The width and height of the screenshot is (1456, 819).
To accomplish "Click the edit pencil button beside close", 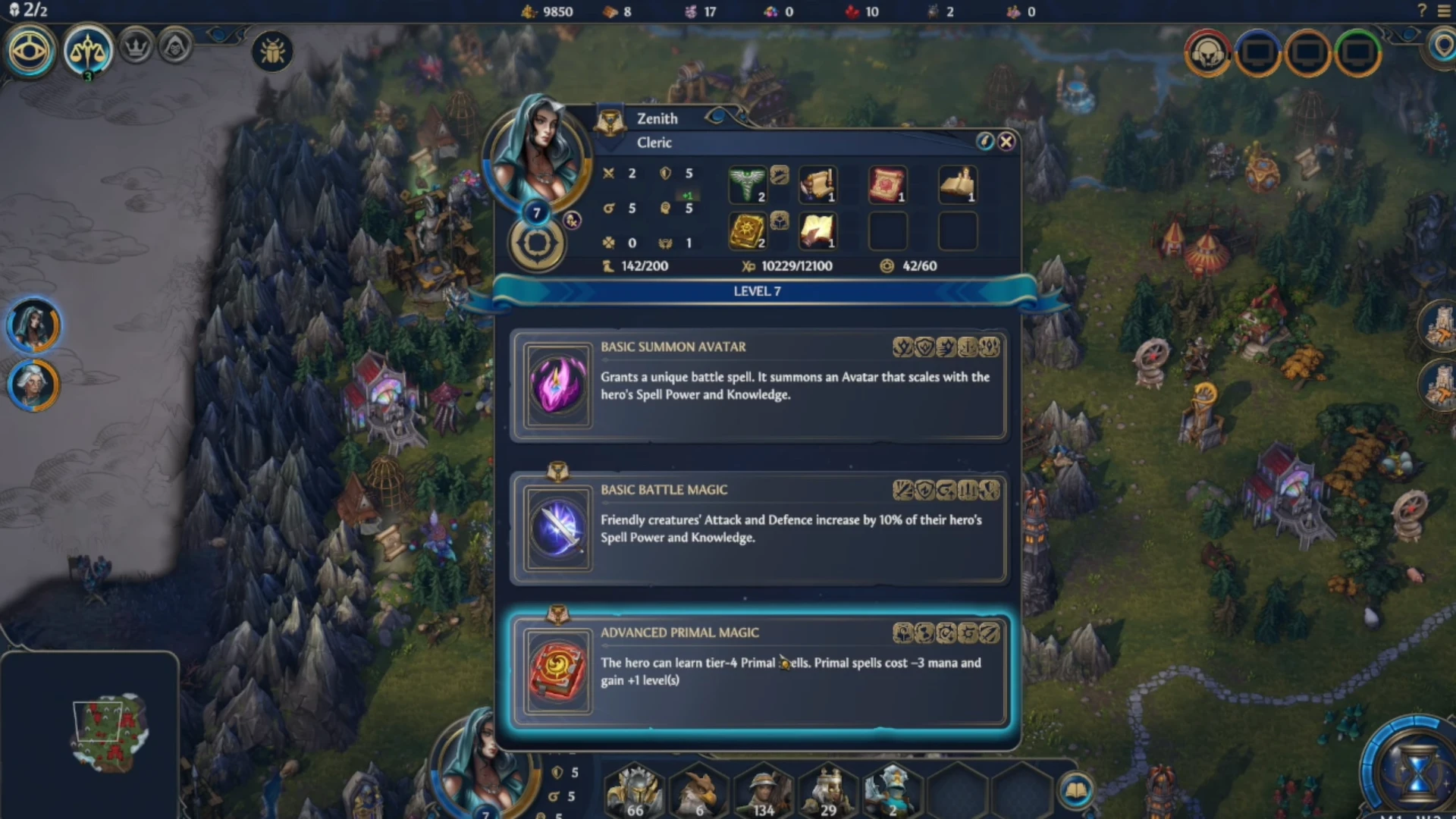I will tap(984, 142).
